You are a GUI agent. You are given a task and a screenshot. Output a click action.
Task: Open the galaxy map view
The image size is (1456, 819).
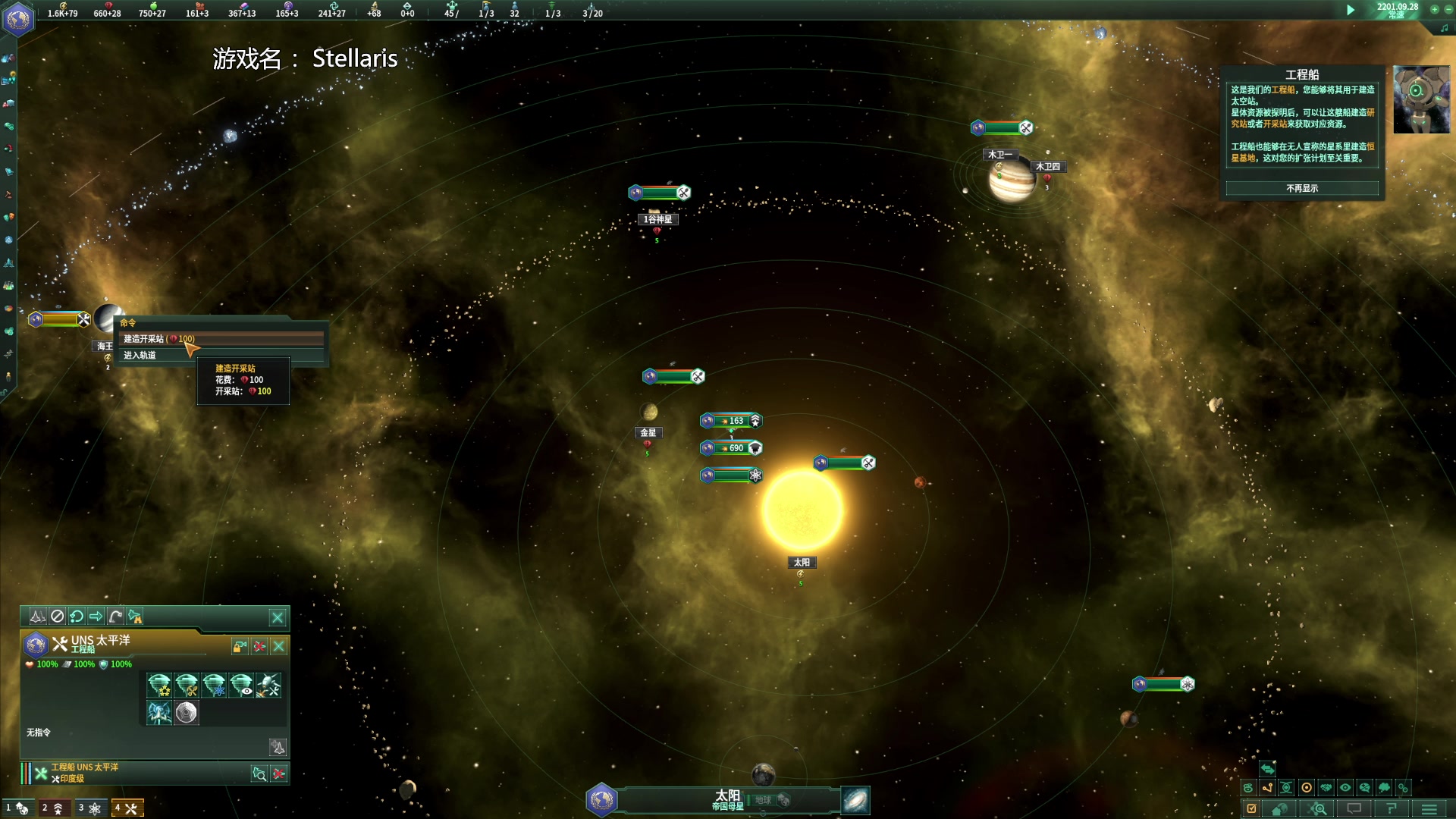click(x=855, y=800)
